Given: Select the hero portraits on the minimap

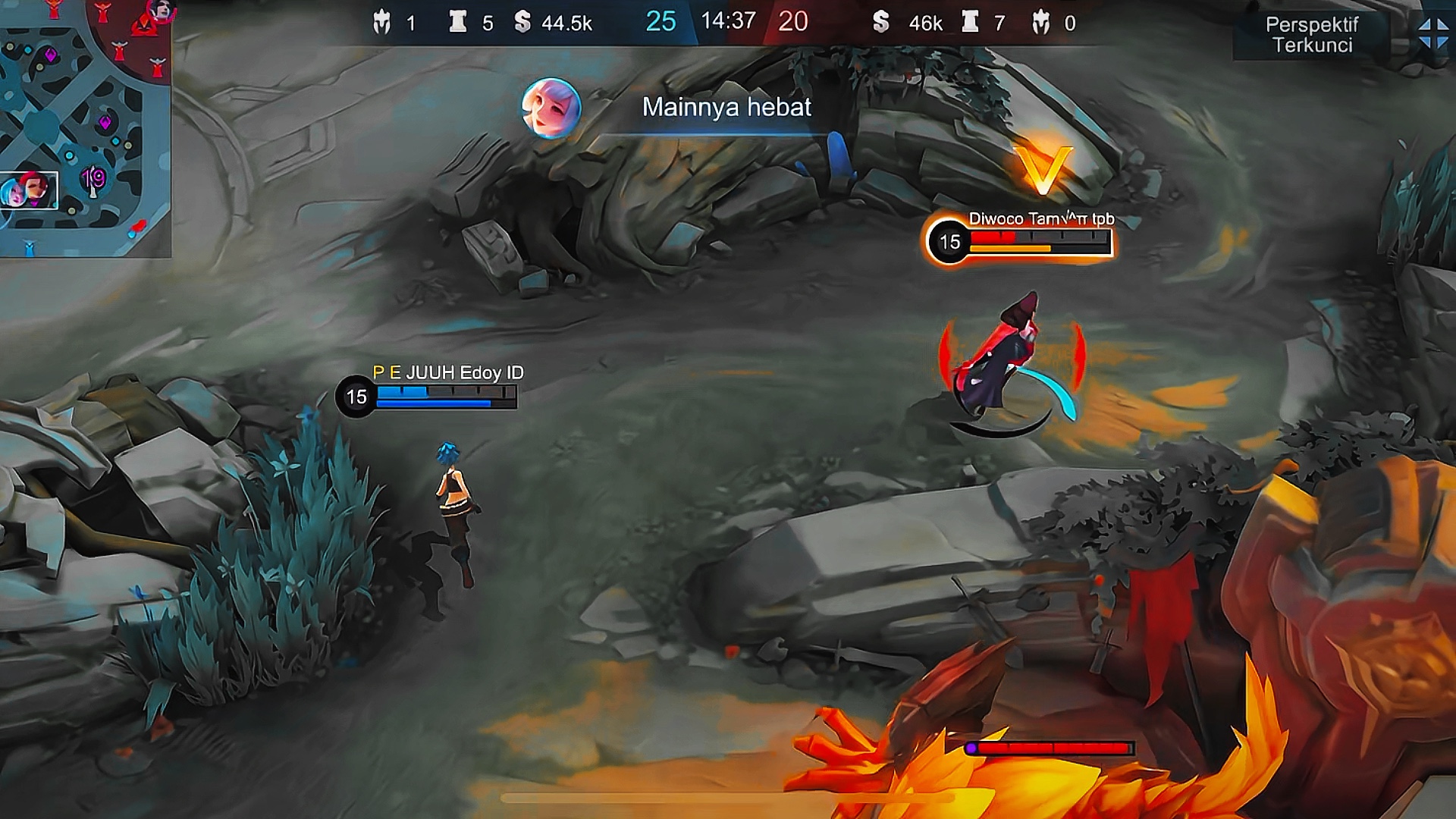Looking at the screenshot, I should point(29,190).
